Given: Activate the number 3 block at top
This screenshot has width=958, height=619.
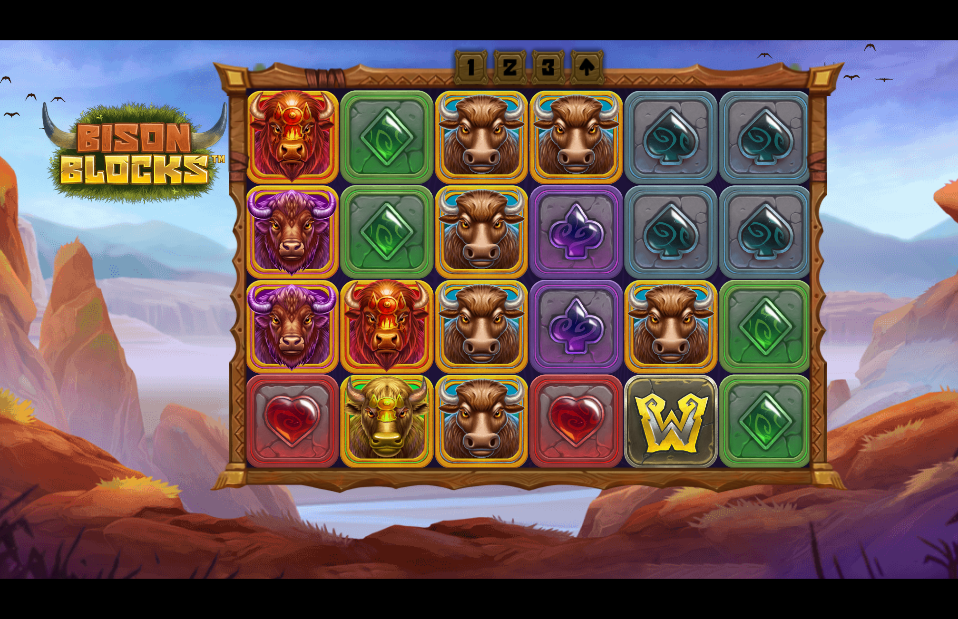Looking at the screenshot, I should click(x=548, y=68).
